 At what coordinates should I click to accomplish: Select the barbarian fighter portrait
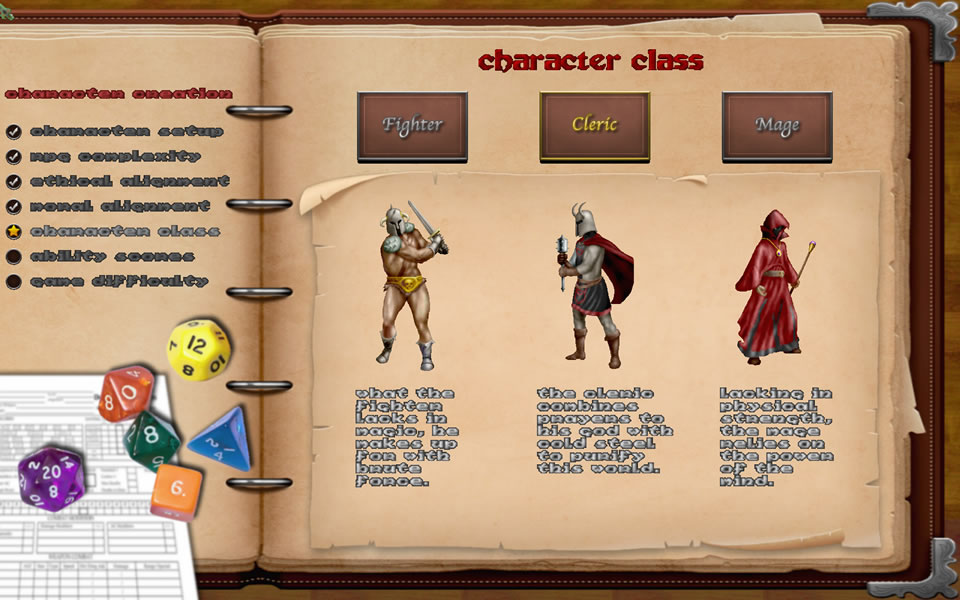(x=412, y=284)
